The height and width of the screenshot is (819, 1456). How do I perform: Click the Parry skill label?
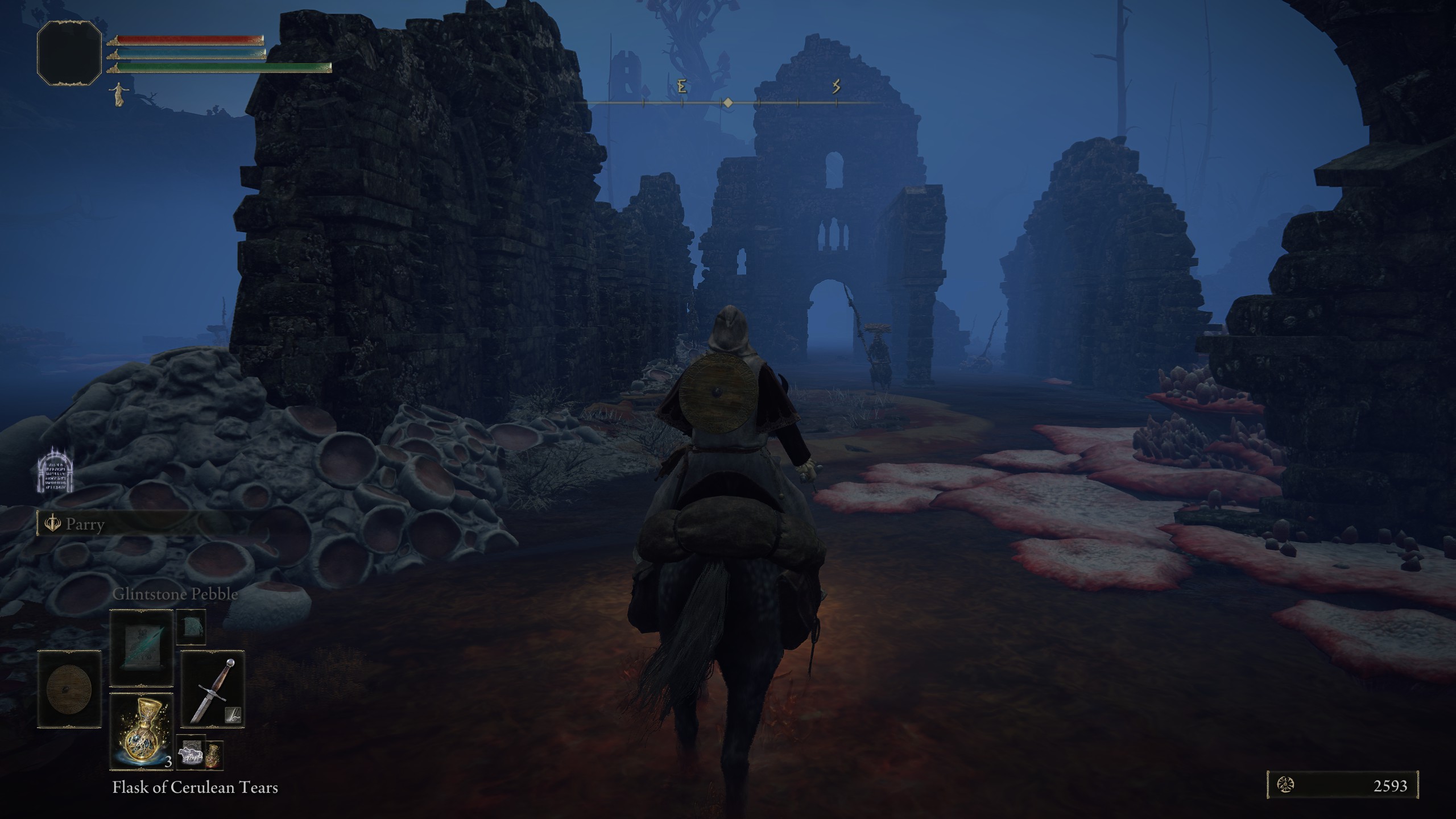(x=84, y=524)
